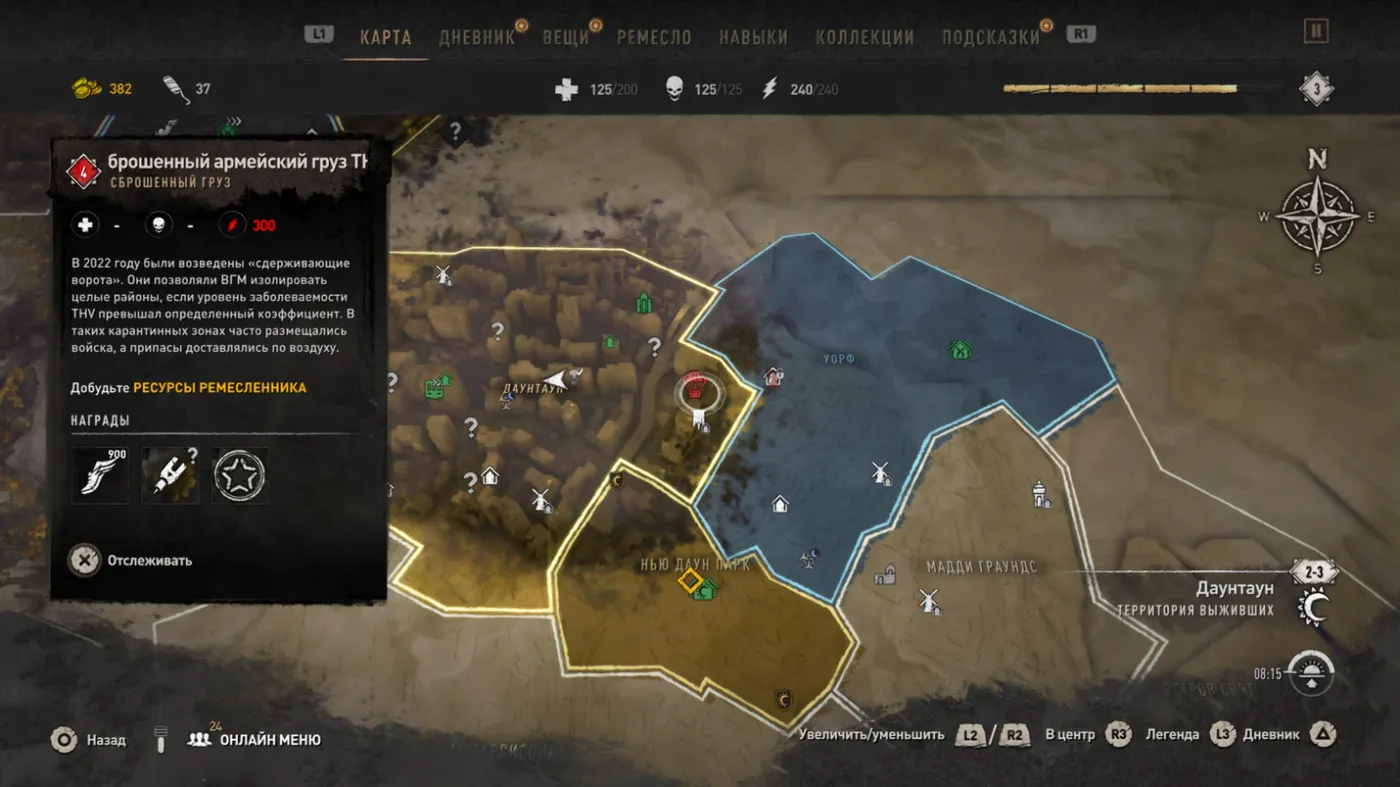
Task: Click the orange diamond quest marker
Action: pyautogui.click(x=689, y=580)
